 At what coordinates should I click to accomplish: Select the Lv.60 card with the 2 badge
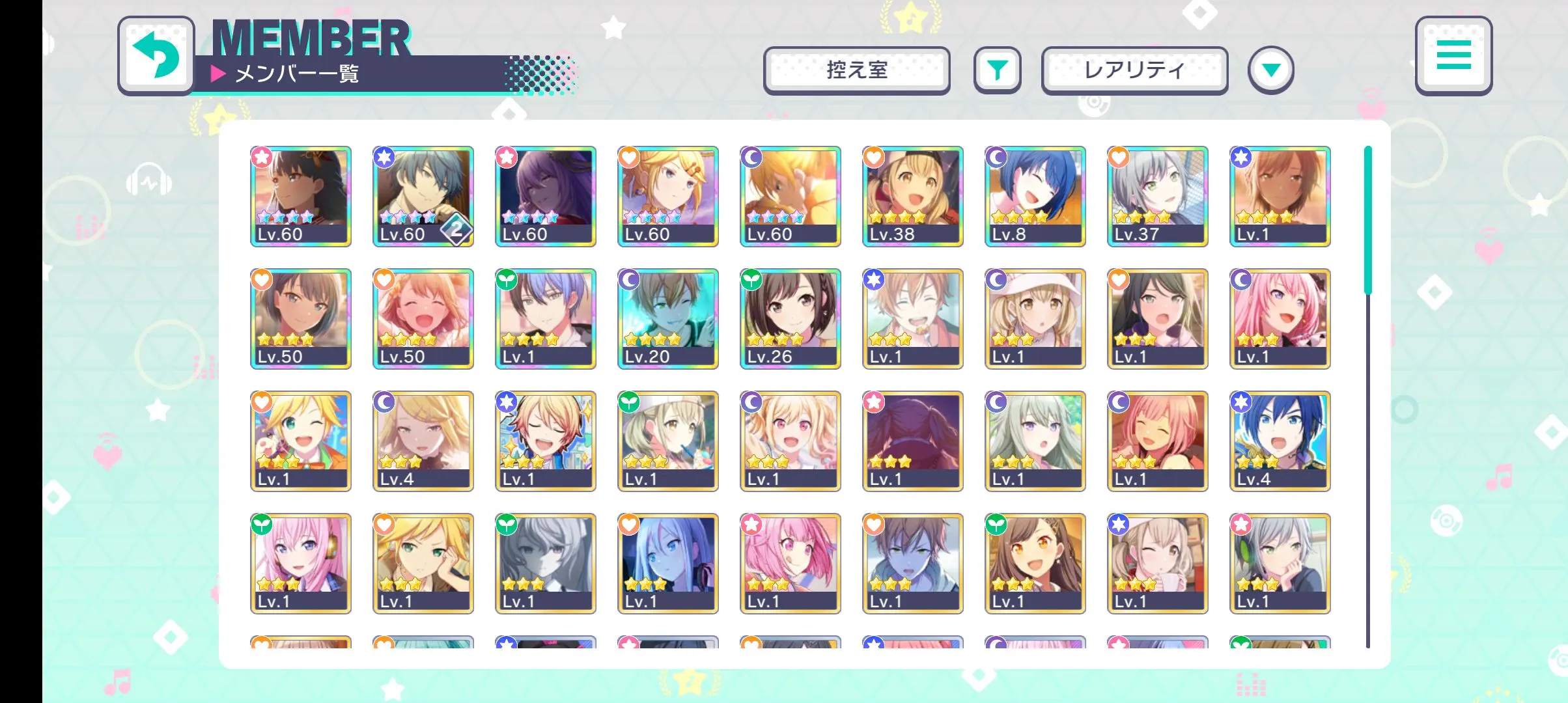[x=423, y=196]
